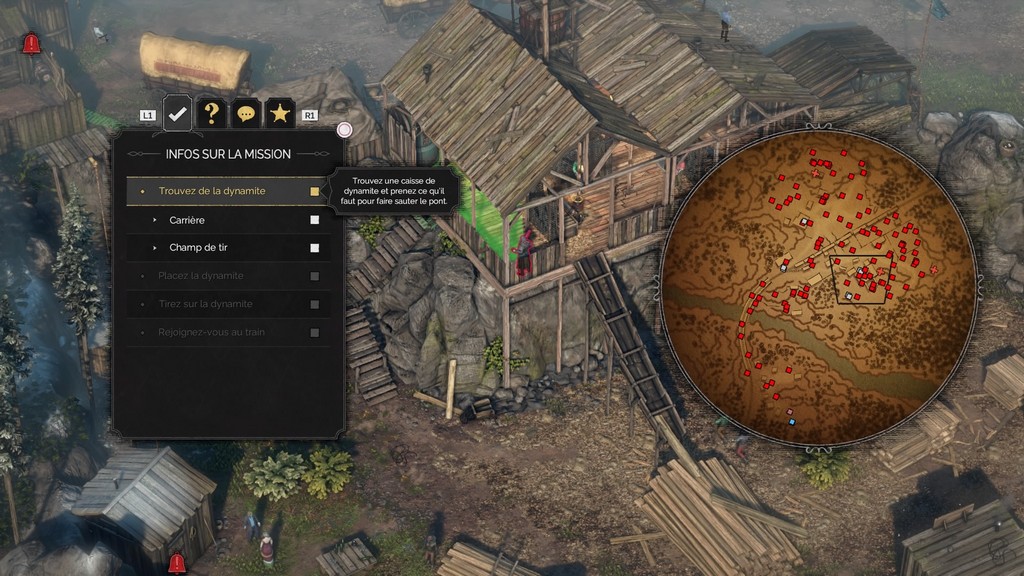Select the 'Champ de tir' sub-objective
The image size is (1024, 576).
click(198, 248)
